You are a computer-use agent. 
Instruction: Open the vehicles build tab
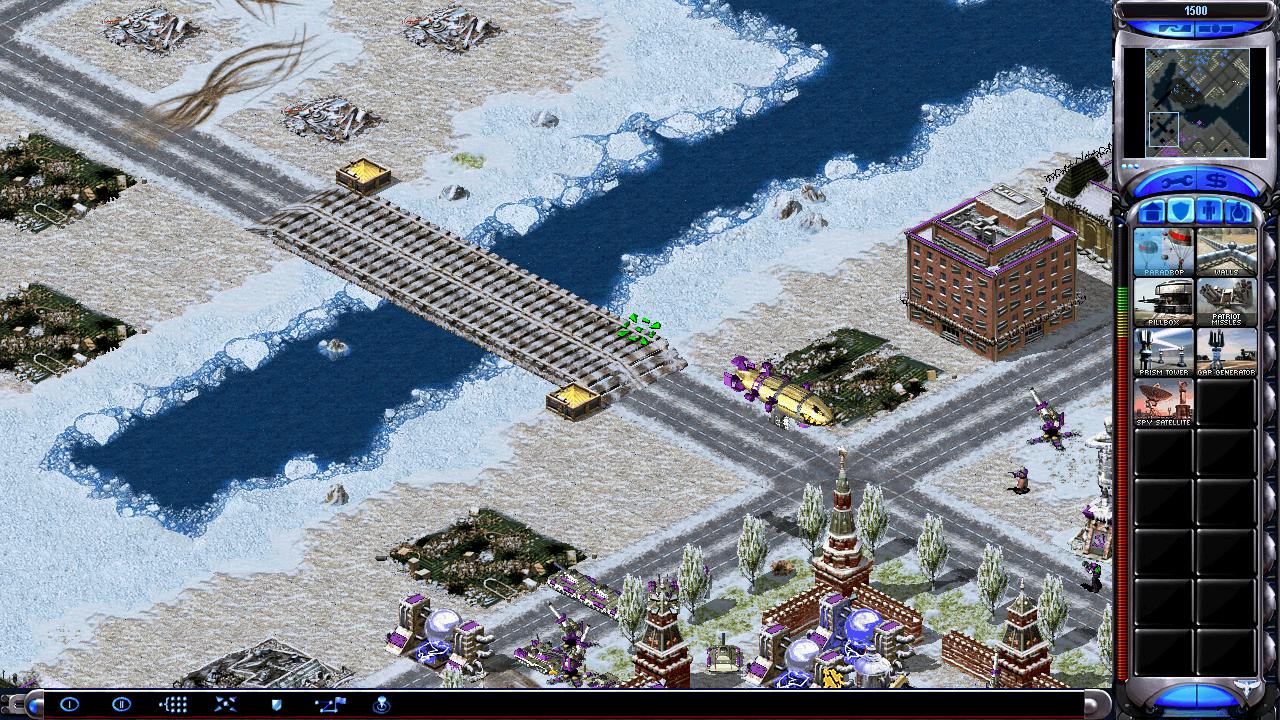click(1237, 212)
